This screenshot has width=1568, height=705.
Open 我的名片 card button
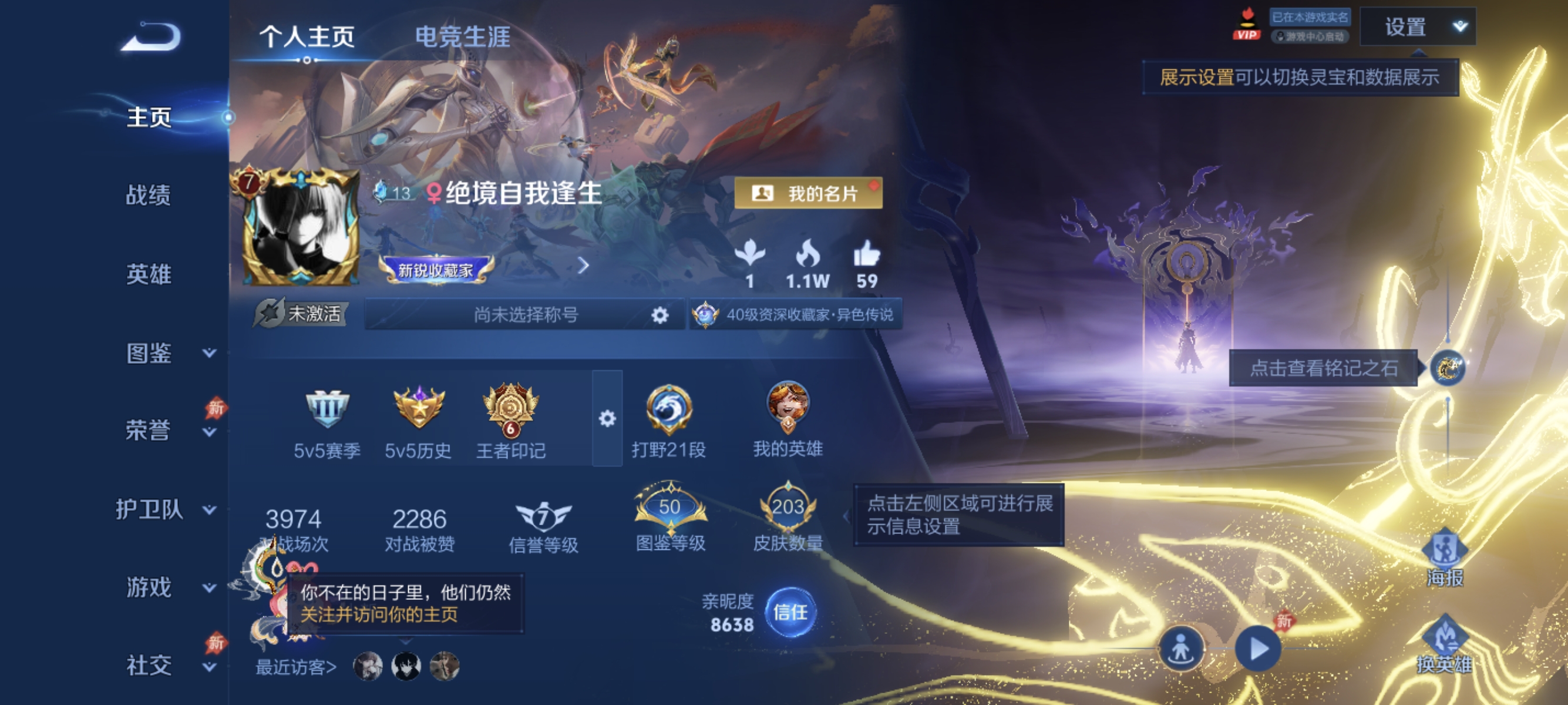point(808,194)
